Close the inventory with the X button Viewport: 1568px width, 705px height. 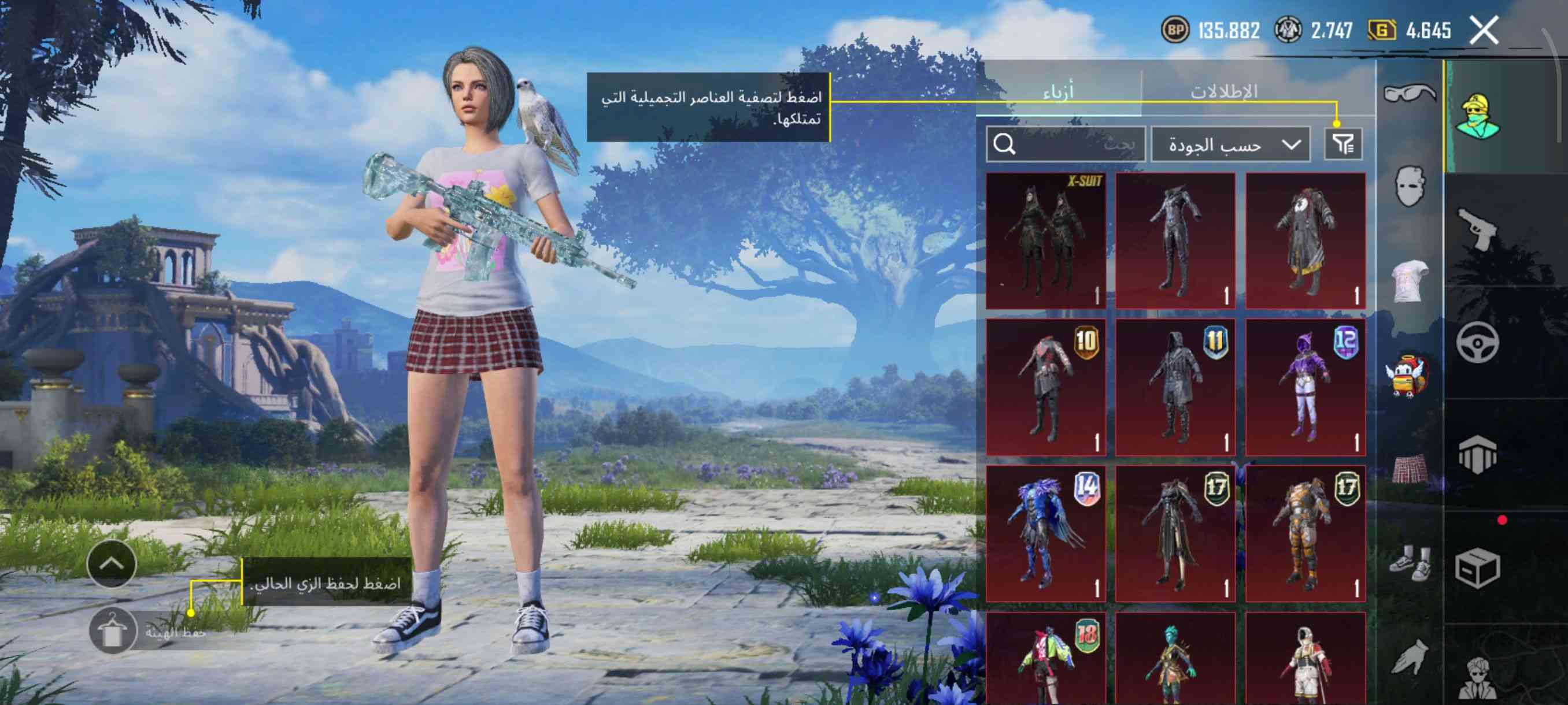point(1484,31)
